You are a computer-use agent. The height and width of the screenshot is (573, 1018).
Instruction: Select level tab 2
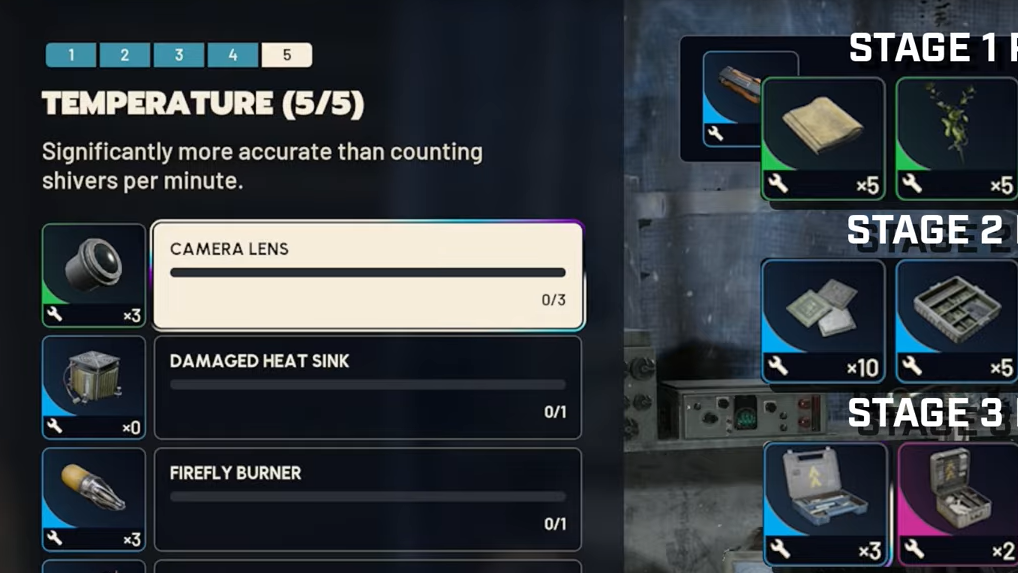pyautogui.click(x=125, y=55)
